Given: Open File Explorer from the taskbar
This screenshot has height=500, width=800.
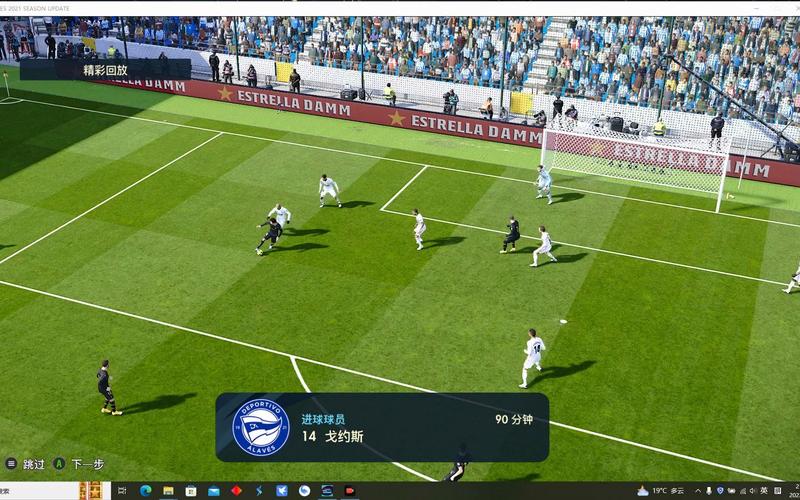Looking at the screenshot, I should [x=168, y=491].
